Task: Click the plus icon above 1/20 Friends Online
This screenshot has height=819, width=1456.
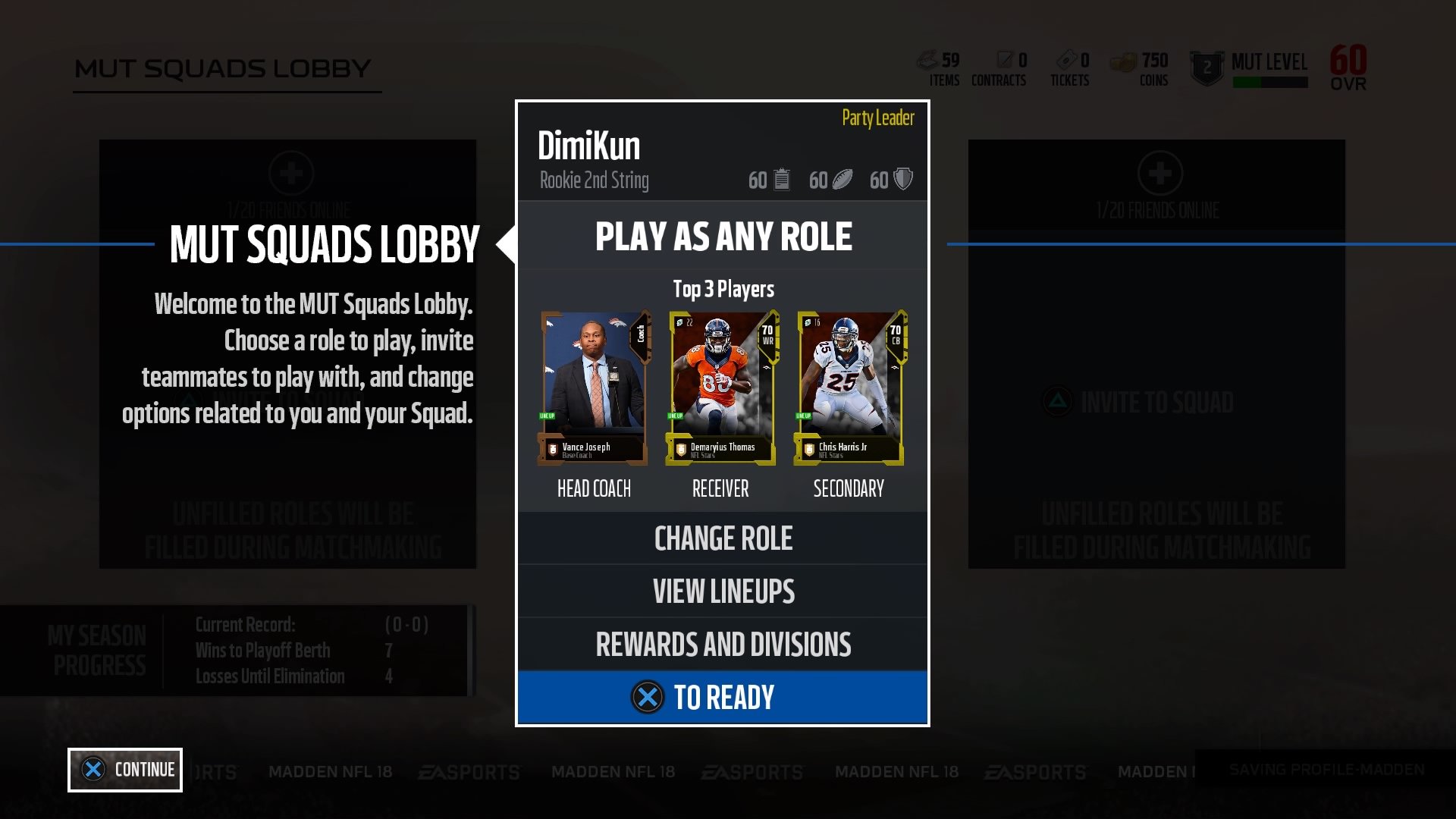Action: click(x=292, y=174)
